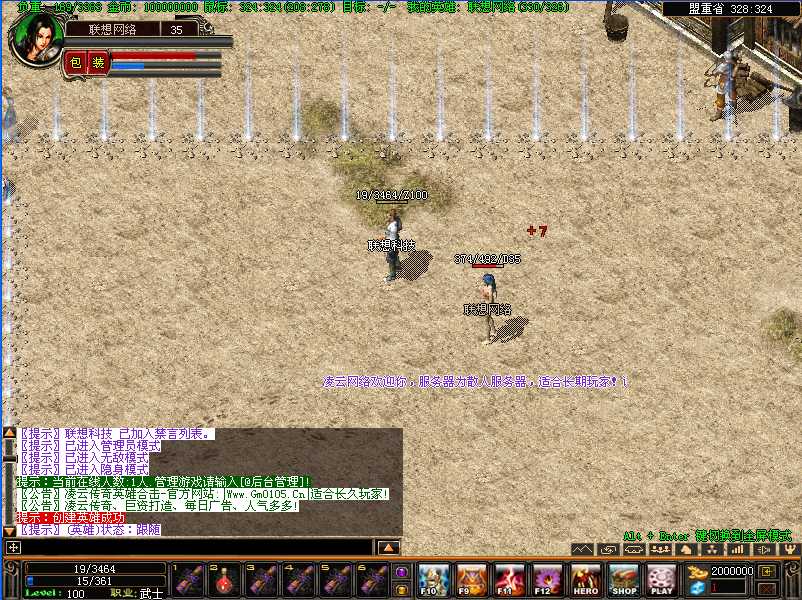This screenshot has width=802, height=600.
Task: Open hero equipment with the 装 button
Action: click(x=97, y=62)
